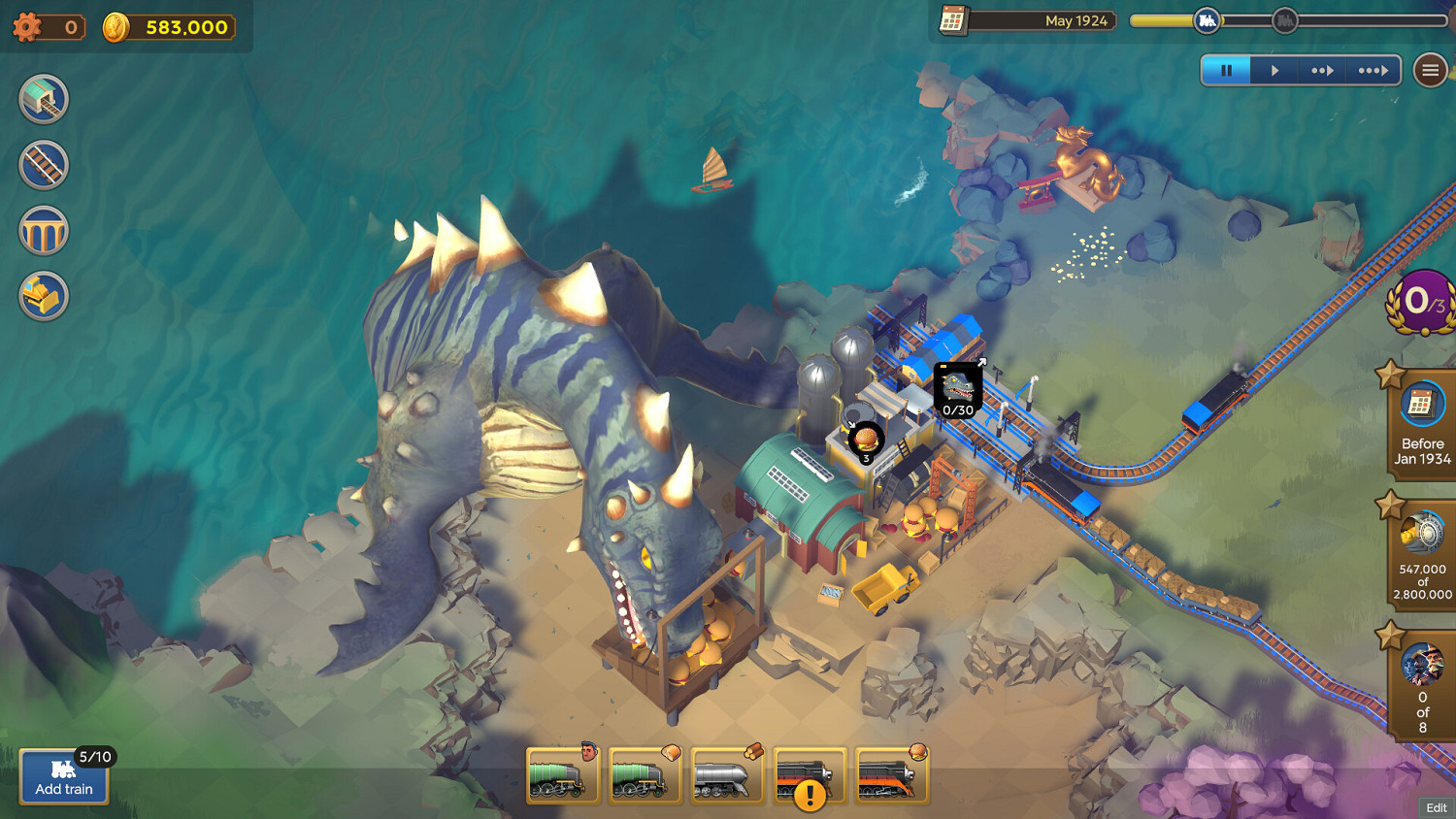Select the train with warning exclamation mark
The image size is (1456, 819).
[x=809, y=776]
